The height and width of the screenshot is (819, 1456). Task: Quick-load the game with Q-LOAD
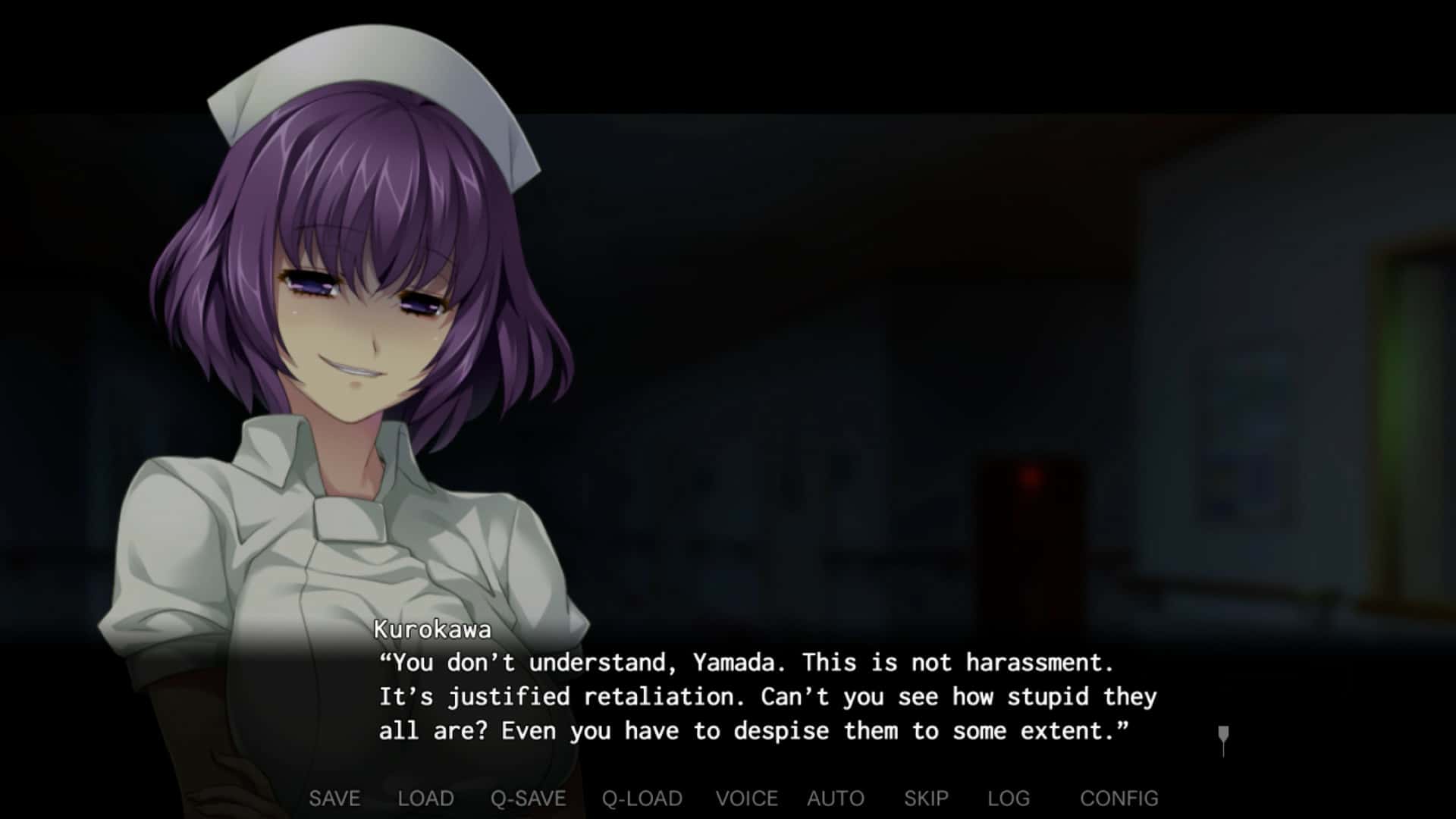pyautogui.click(x=641, y=798)
